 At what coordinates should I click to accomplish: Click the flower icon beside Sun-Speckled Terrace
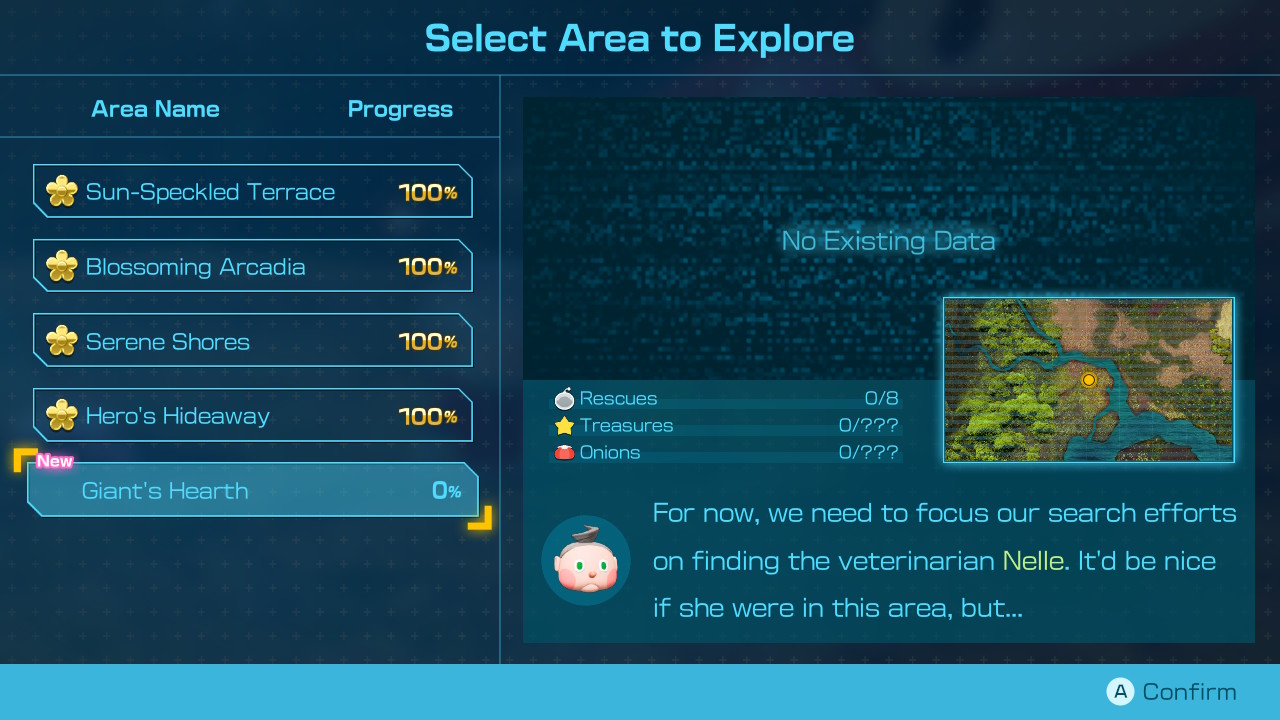coord(61,191)
